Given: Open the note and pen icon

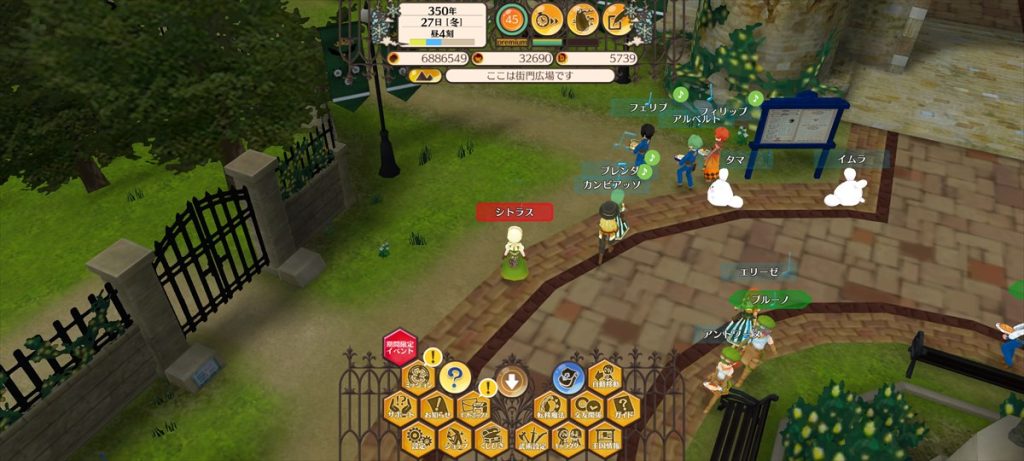Looking at the screenshot, I should pyautogui.click(x=618, y=18).
